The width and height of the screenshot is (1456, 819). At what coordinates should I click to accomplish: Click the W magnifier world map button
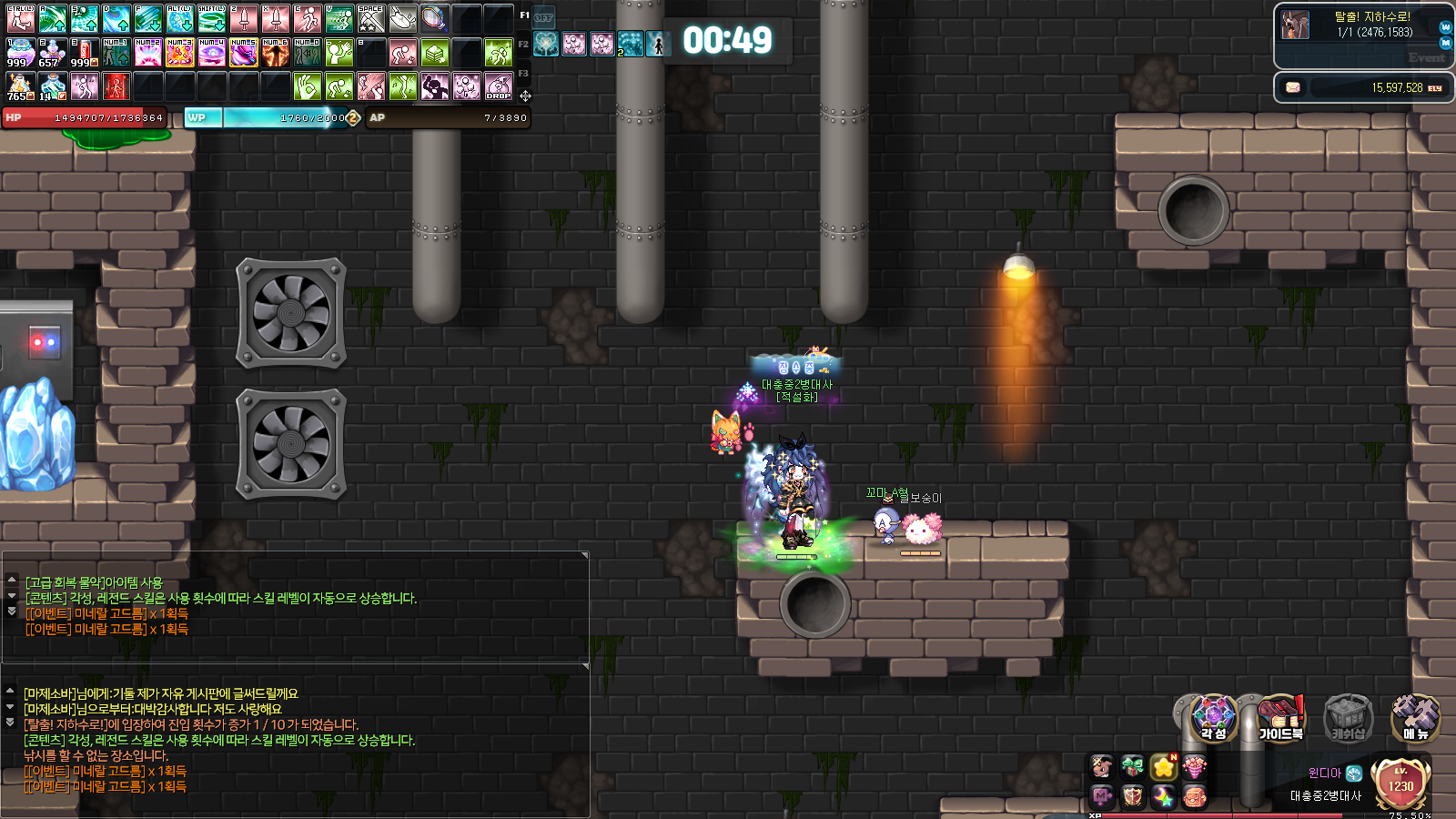(1445, 27)
